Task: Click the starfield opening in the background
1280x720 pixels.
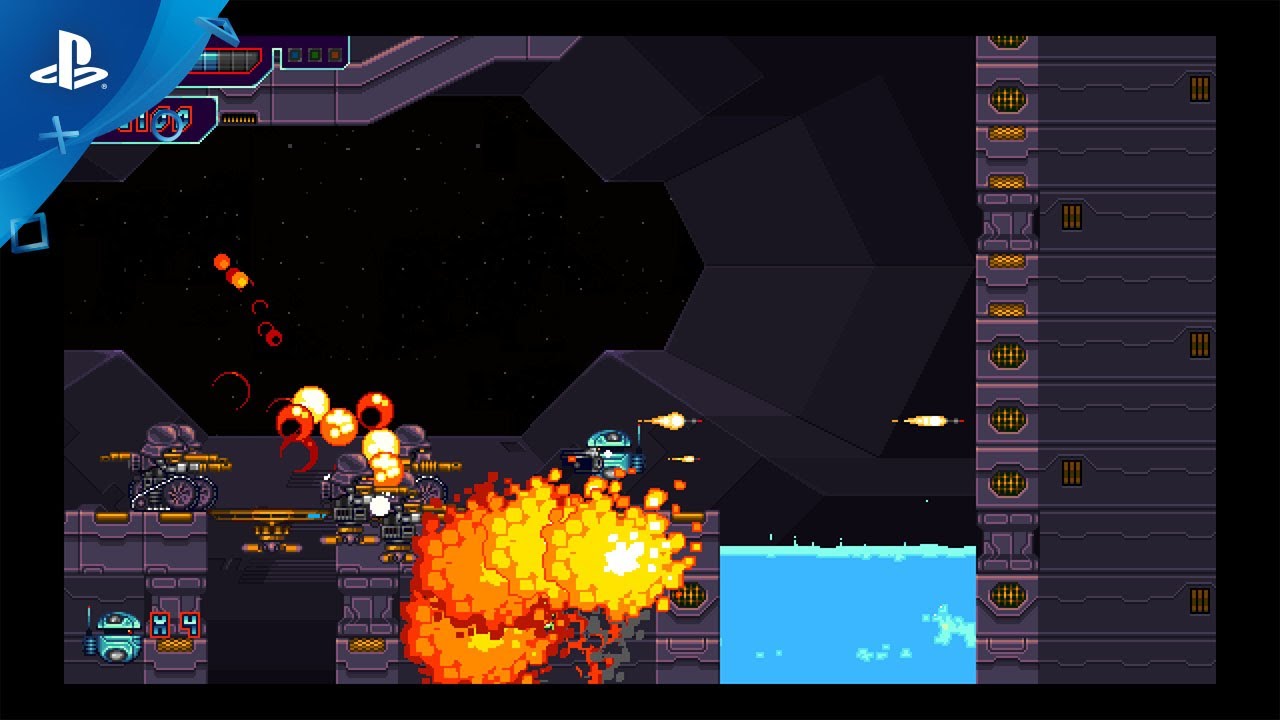Action: point(450,250)
